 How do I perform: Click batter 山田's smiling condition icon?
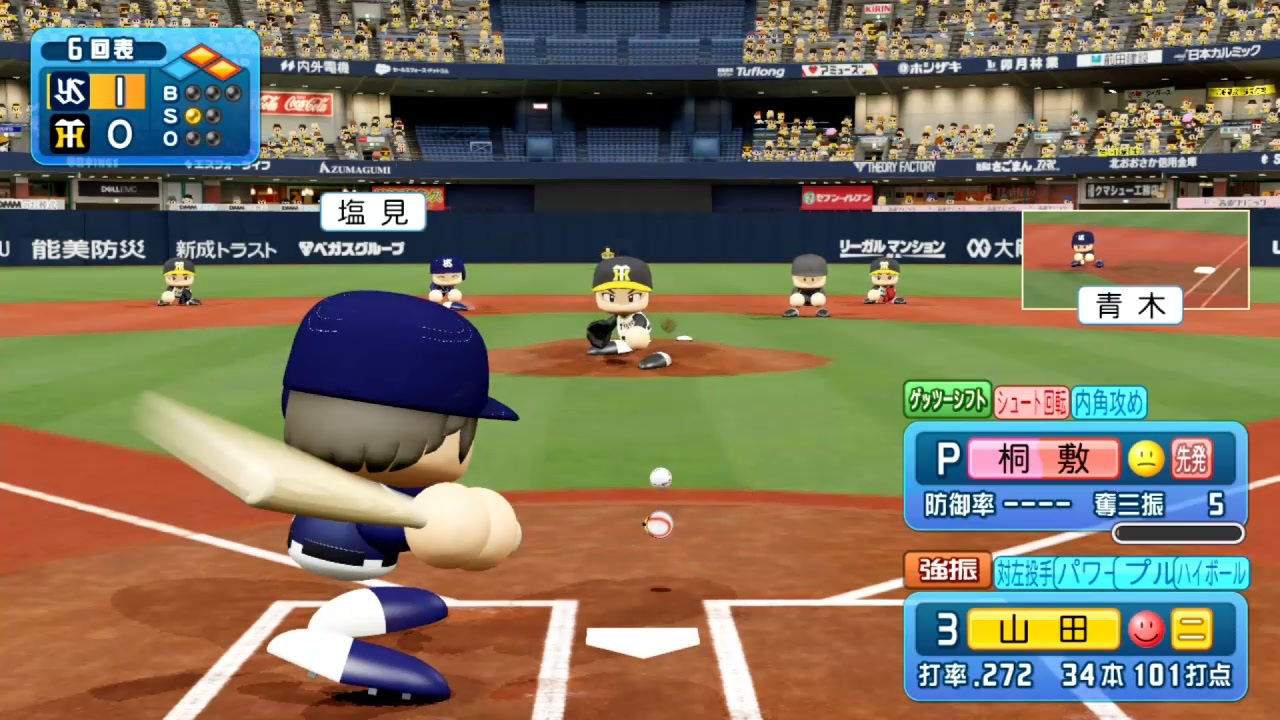coord(1146,630)
